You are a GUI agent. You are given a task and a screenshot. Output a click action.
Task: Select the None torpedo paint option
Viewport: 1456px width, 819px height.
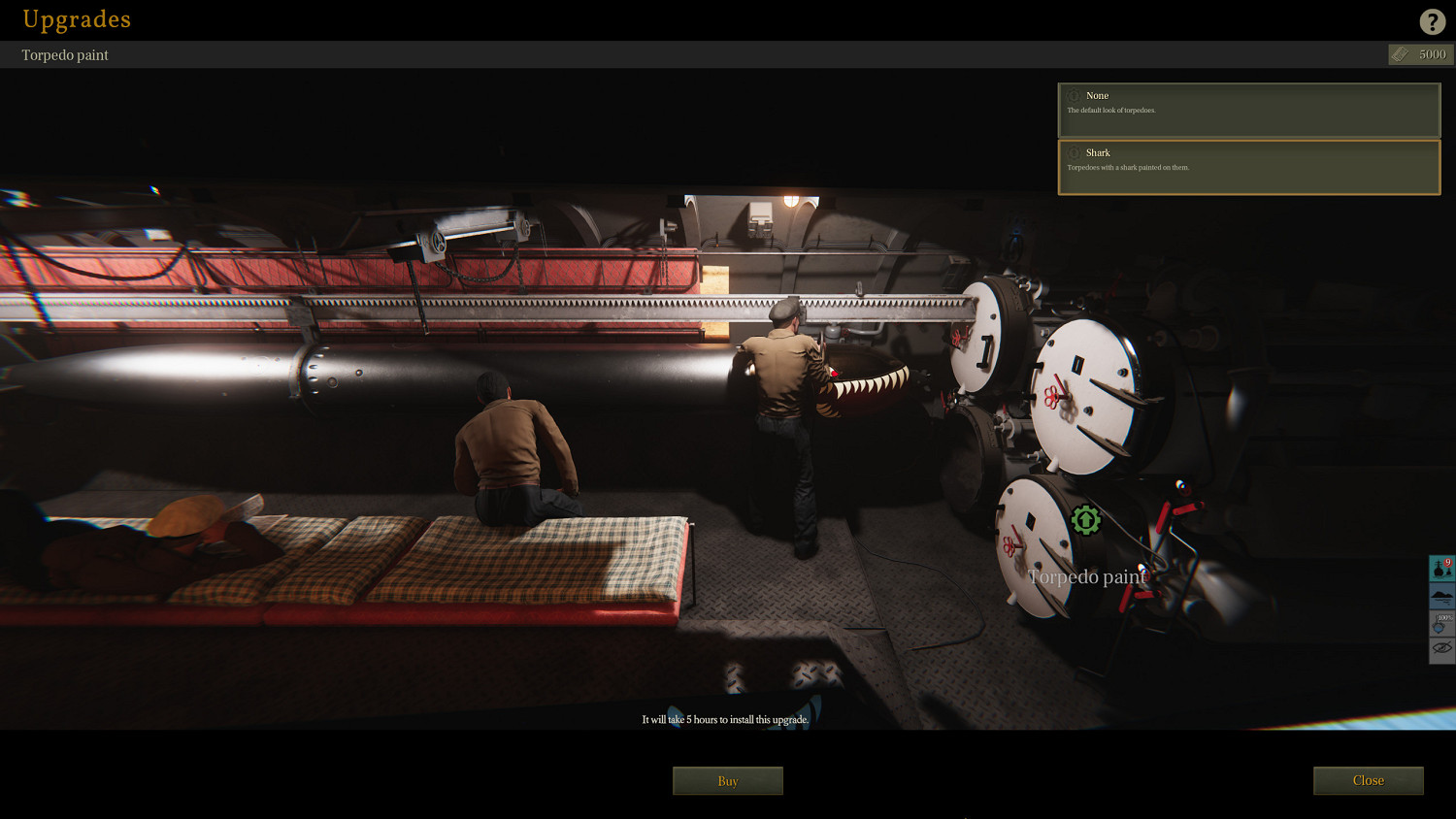click(1248, 110)
